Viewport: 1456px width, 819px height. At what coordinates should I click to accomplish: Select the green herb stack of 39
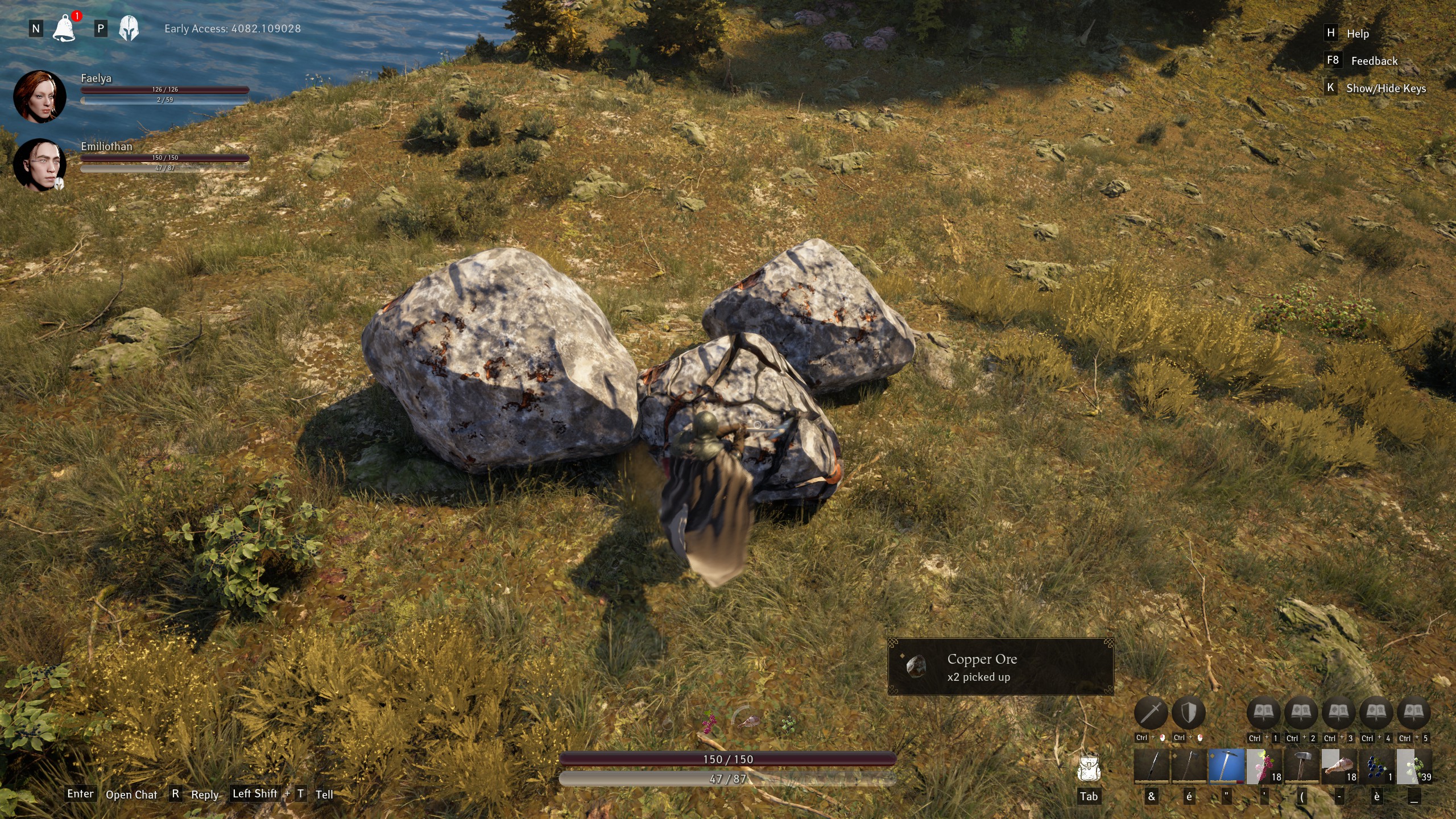tap(1414, 766)
